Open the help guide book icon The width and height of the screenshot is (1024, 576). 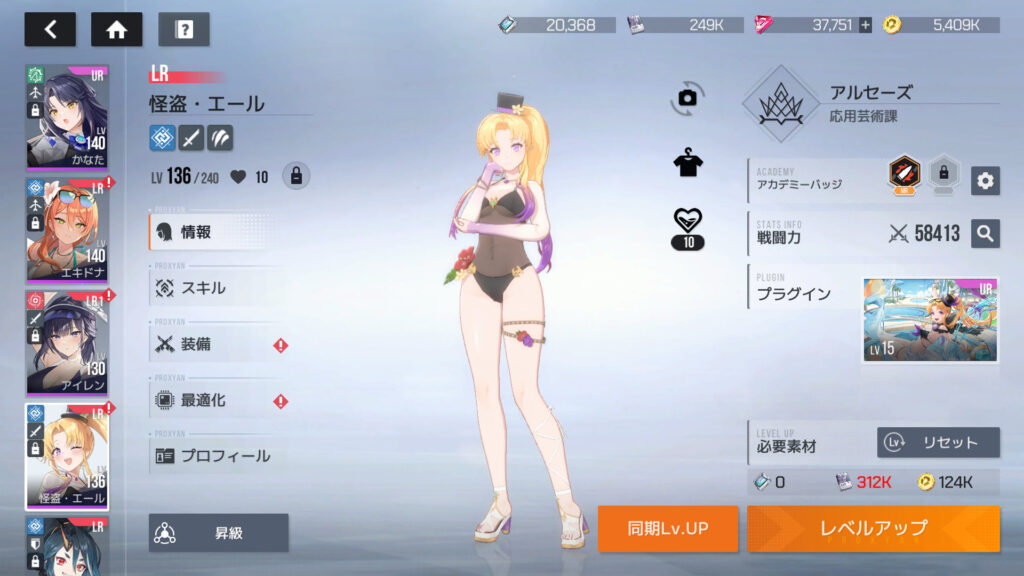point(184,29)
